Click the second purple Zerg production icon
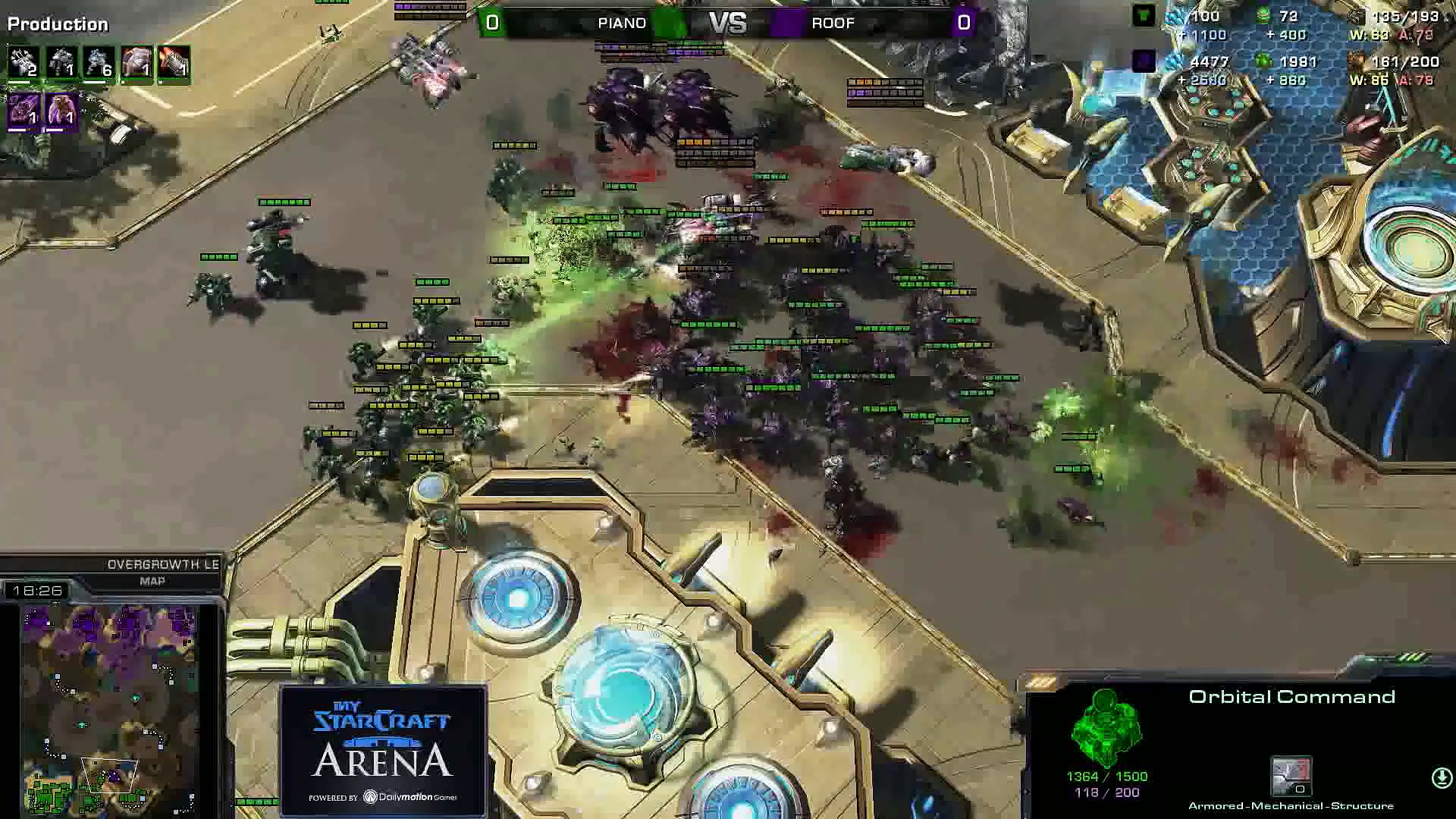This screenshot has height=819, width=1456. (61, 111)
